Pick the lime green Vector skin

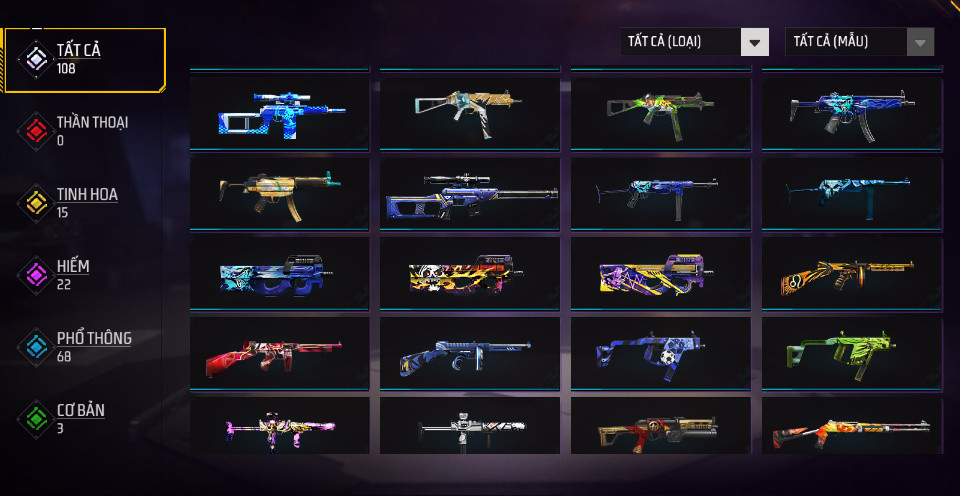(851, 354)
